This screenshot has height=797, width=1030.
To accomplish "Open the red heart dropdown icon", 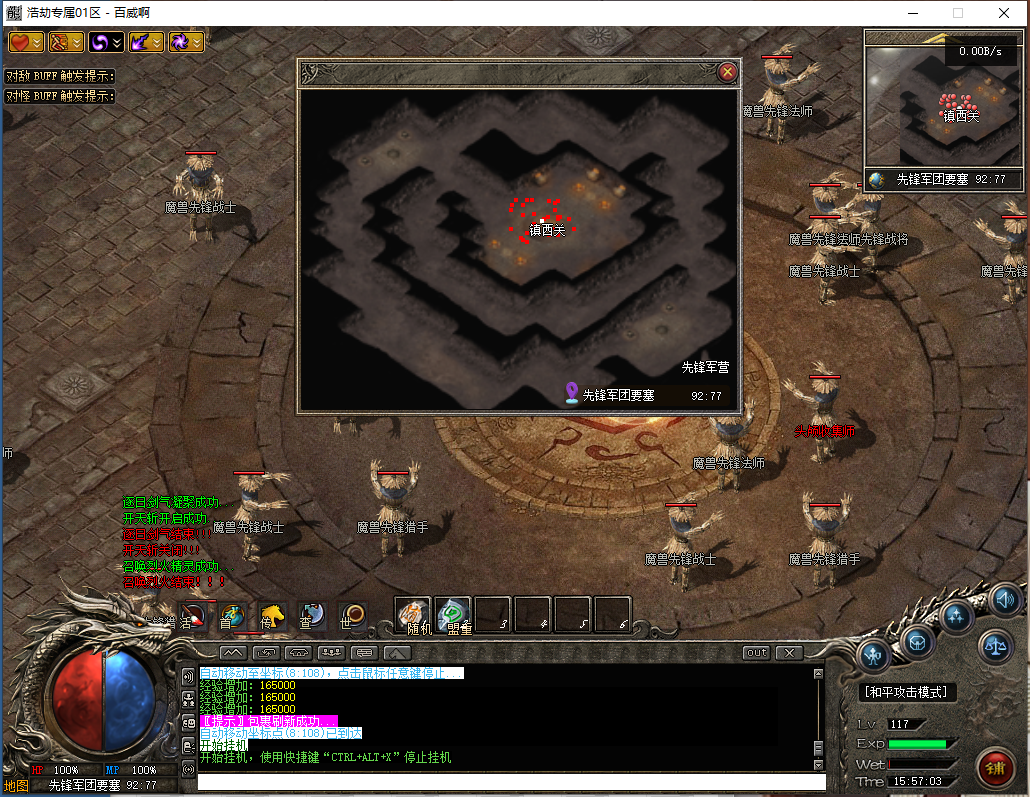I will click(26, 42).
